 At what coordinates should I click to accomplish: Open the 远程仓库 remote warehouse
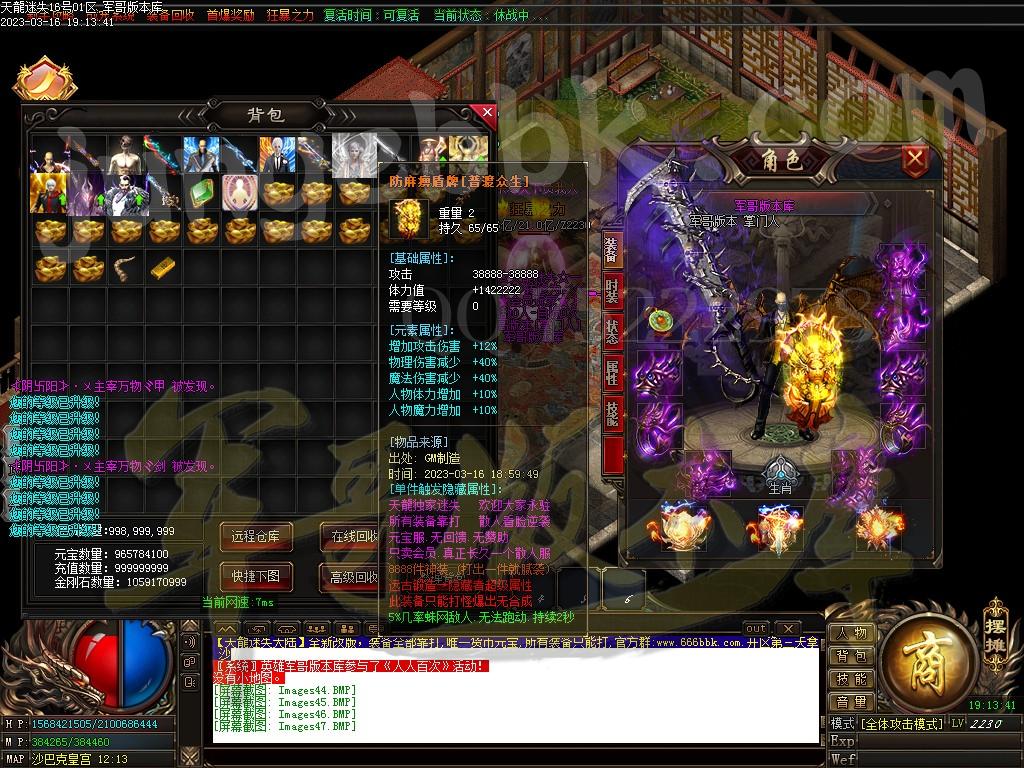[x=256, y=536]
